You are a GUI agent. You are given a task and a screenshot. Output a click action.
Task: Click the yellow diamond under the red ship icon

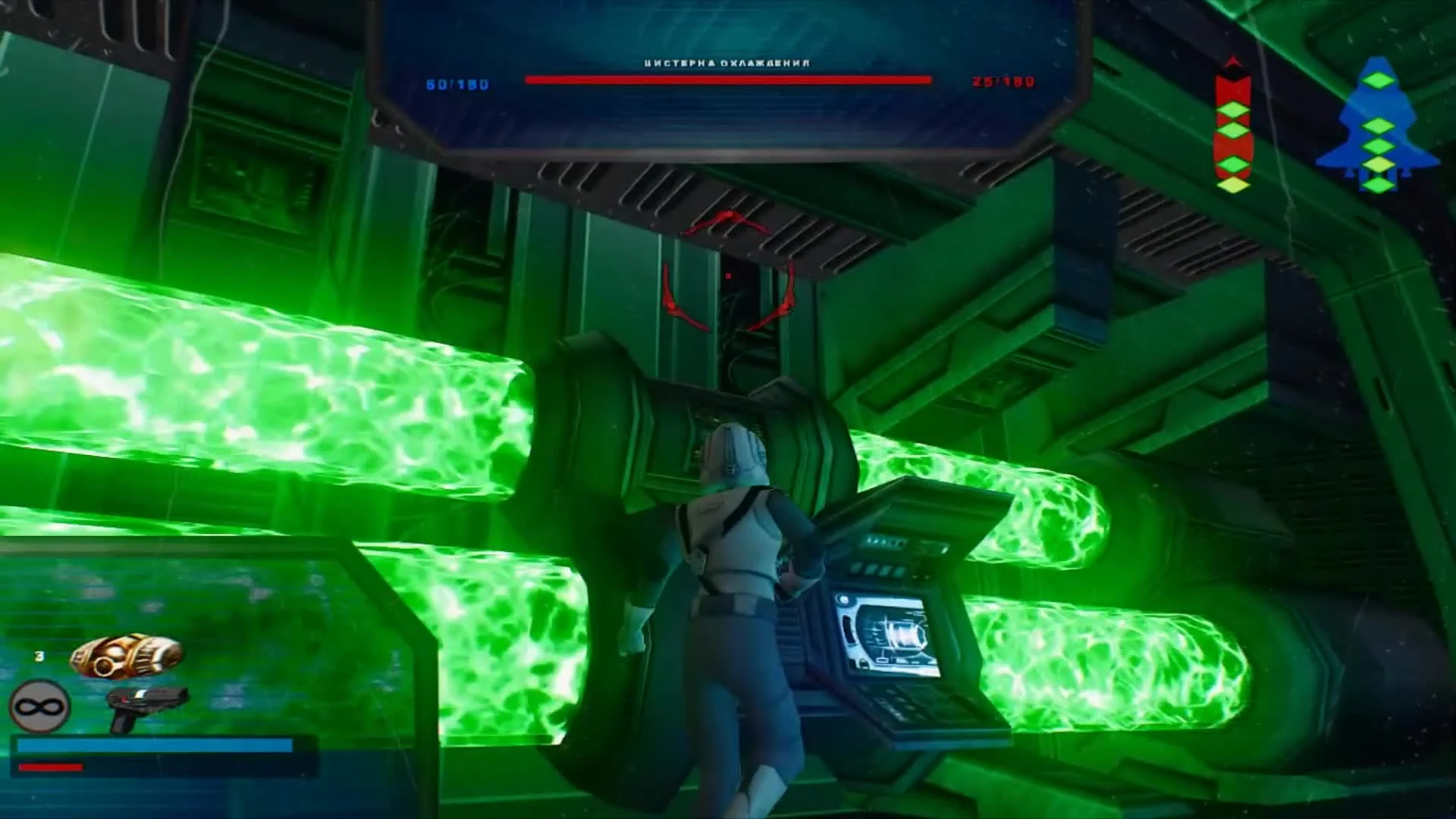coord(1232,185)
